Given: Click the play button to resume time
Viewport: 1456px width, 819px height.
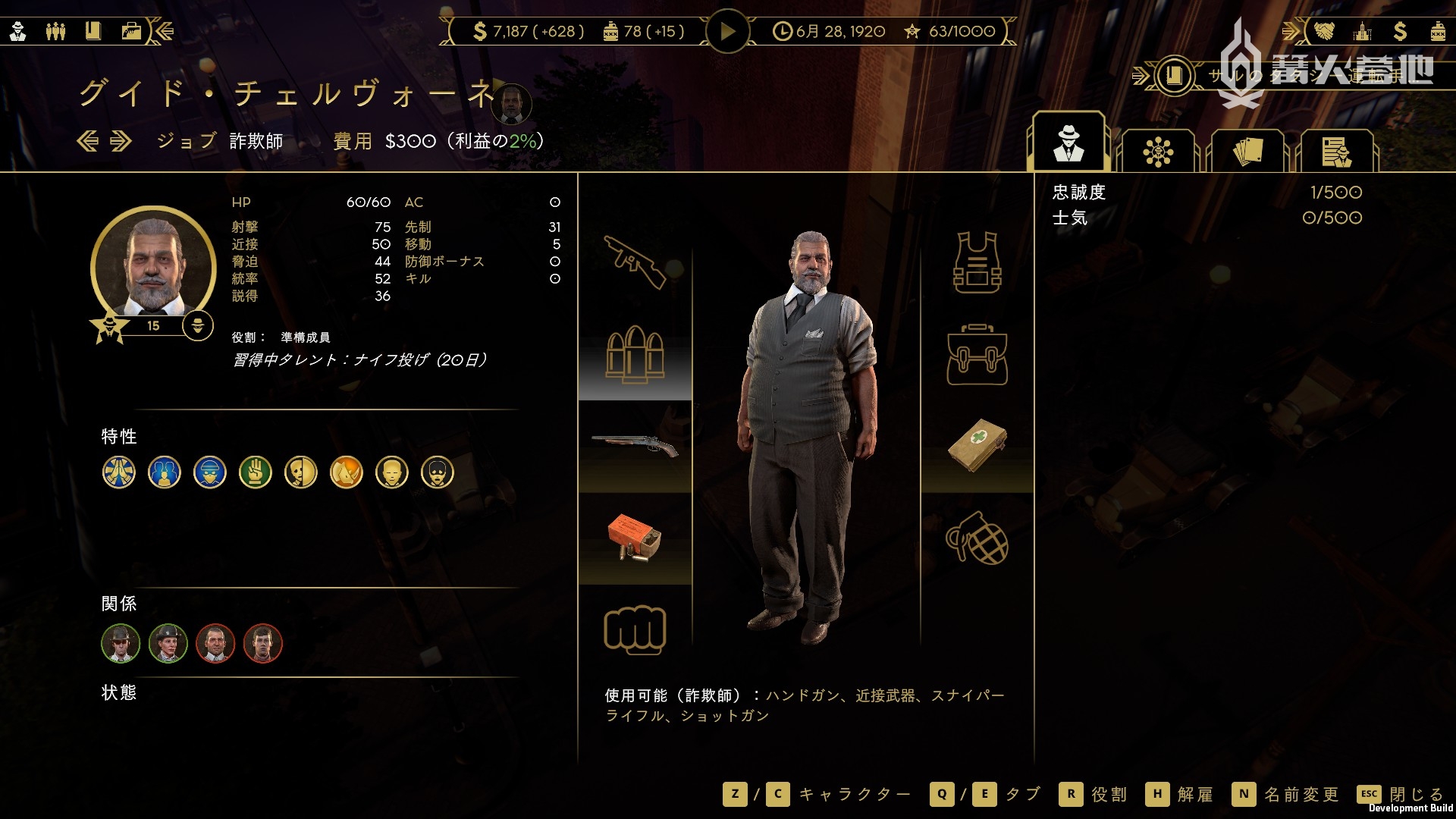Looking at the screenshot, I should 727,32.
